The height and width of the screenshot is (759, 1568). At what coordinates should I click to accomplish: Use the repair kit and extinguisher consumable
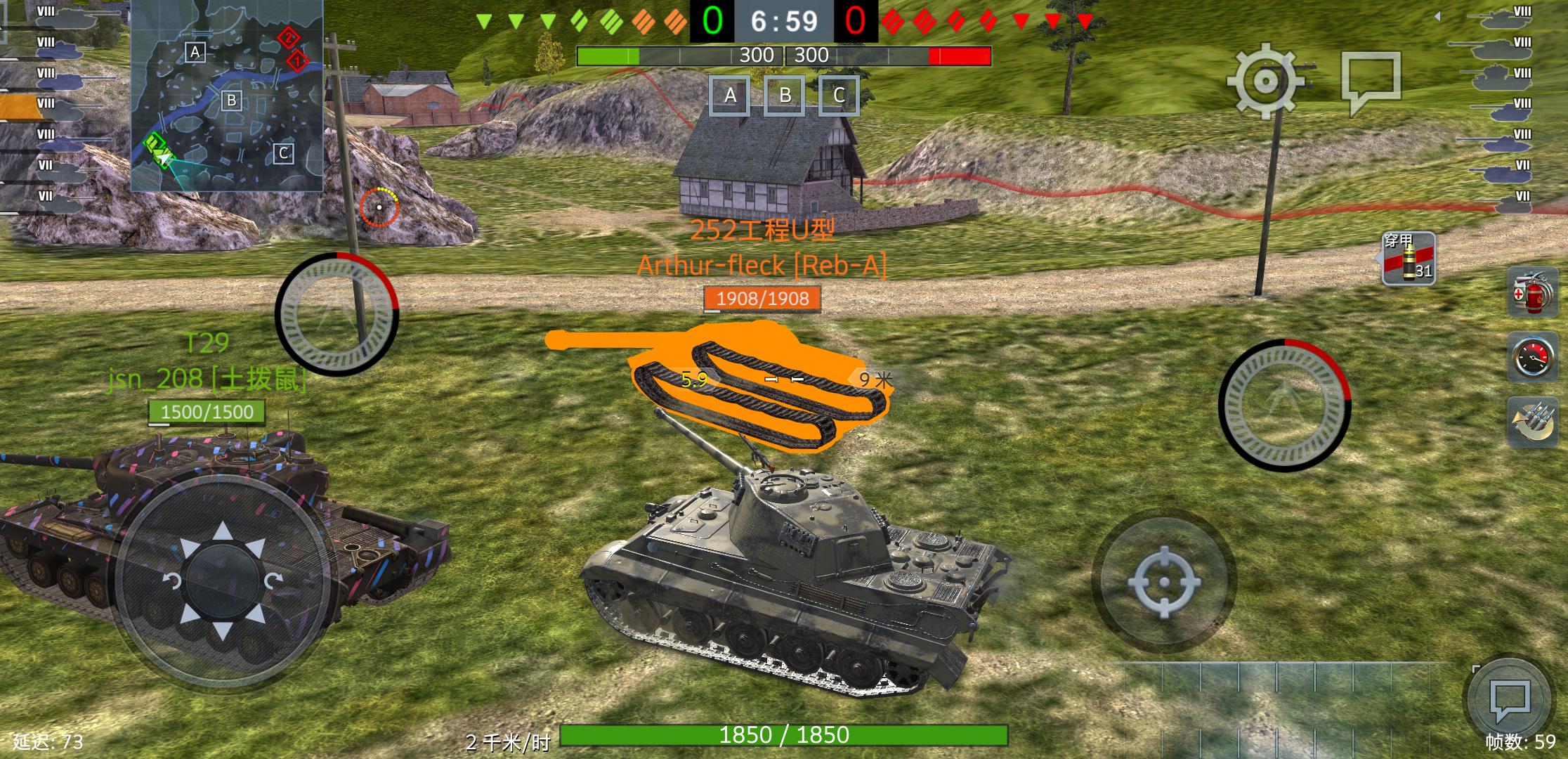tap(1534, 293)
